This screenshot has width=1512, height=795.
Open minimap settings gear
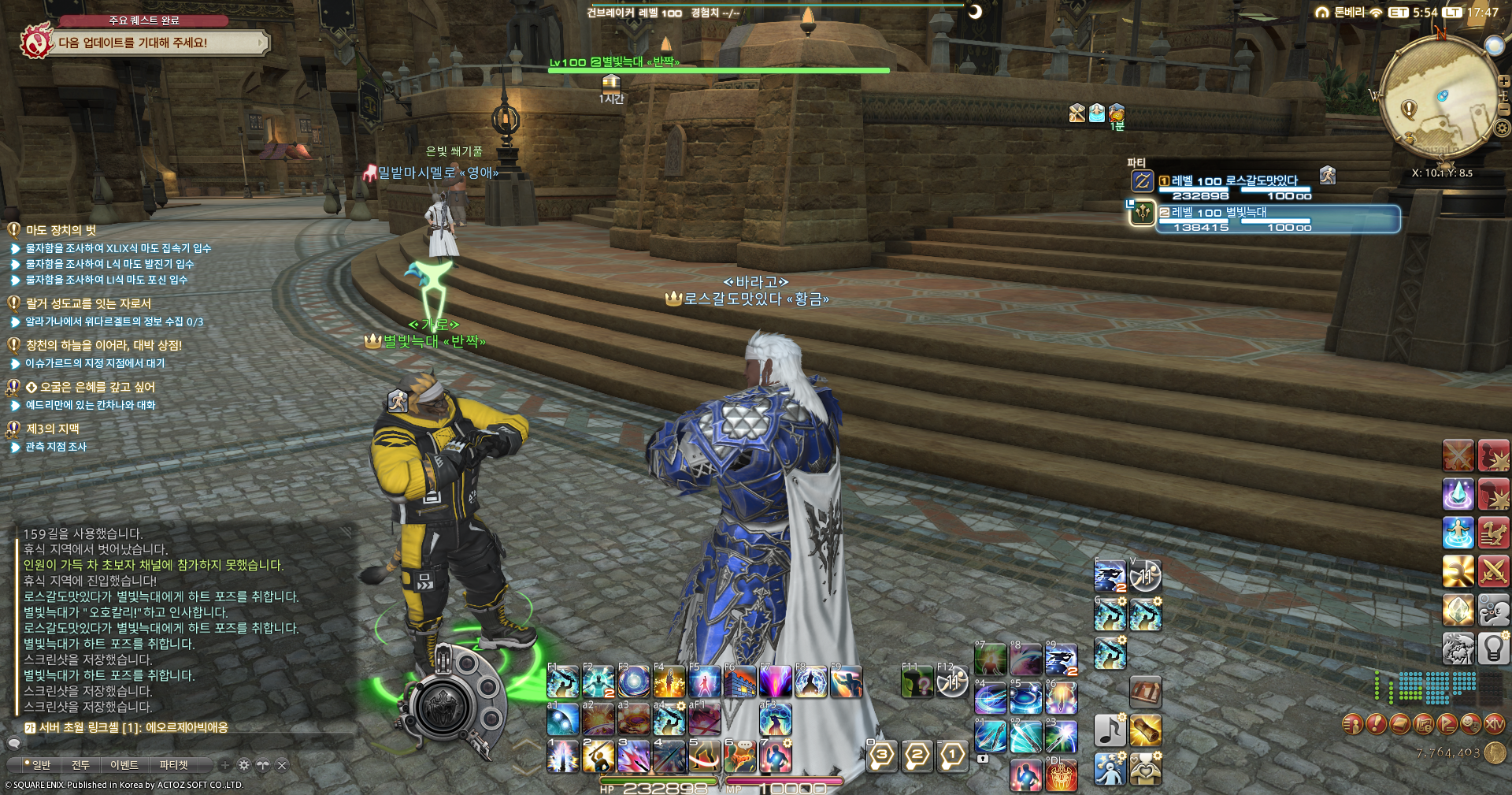[x=1502, y=128]
